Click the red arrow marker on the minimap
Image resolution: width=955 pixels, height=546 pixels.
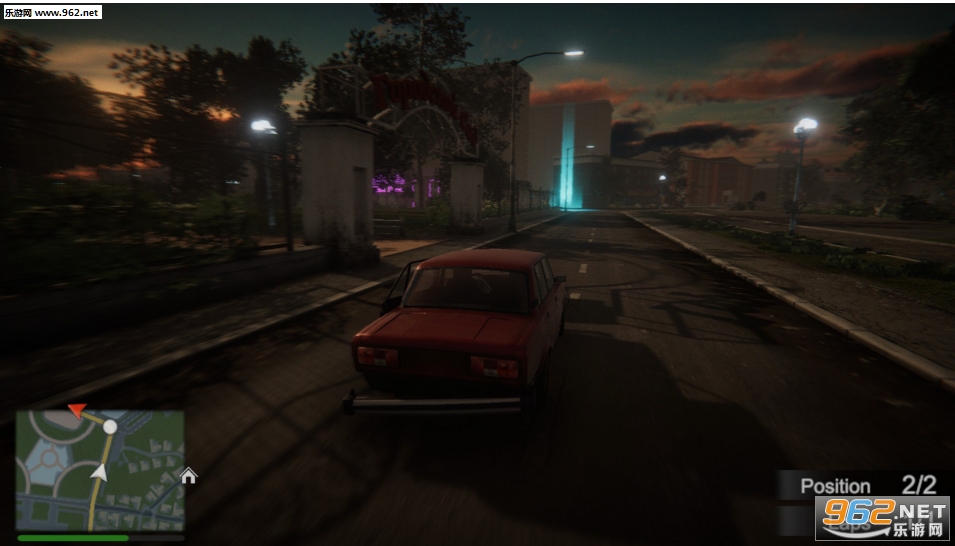coord(77,410)
